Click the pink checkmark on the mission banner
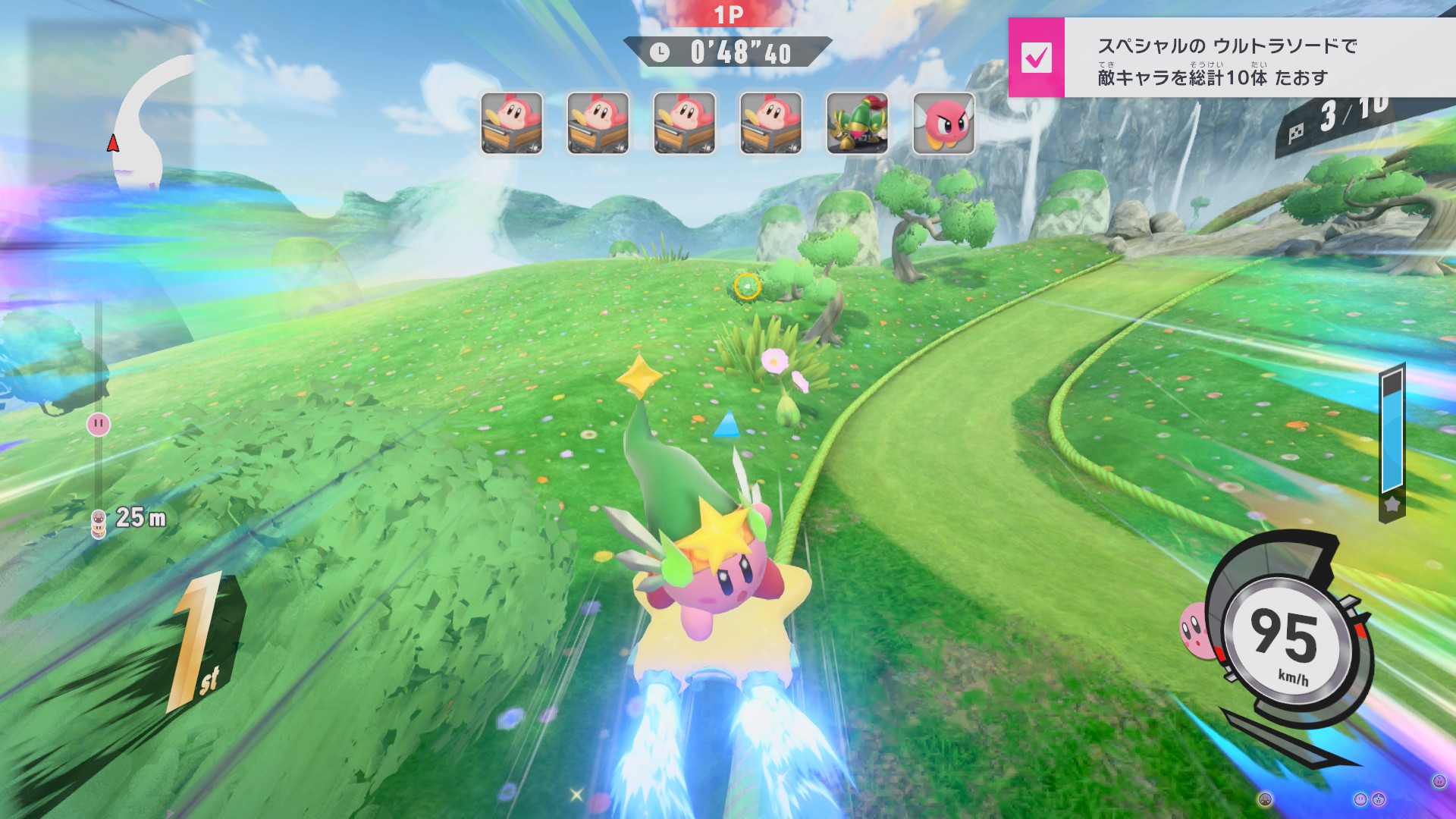Viewport: 1456px width, 819px height. click(1036, 58)
